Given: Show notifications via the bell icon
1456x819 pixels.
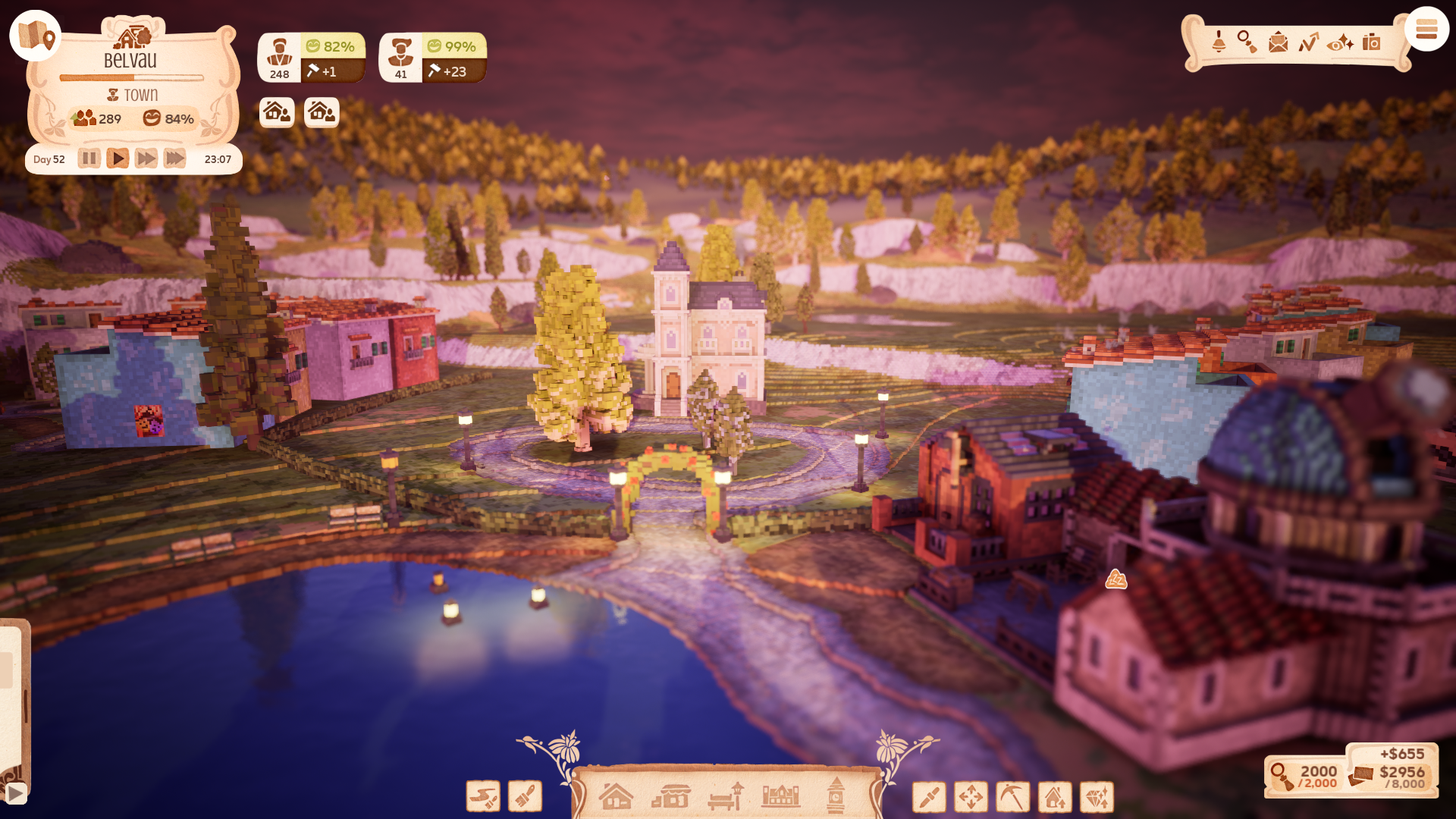Looking at the screenshot, I should [1219, 42].
